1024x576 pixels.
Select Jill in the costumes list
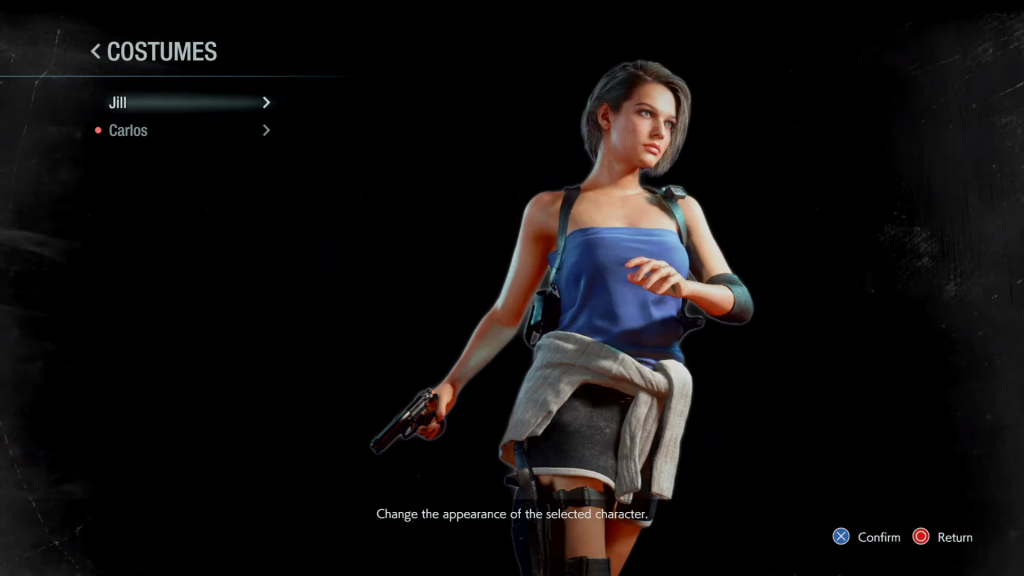click(x=119, y=103)
